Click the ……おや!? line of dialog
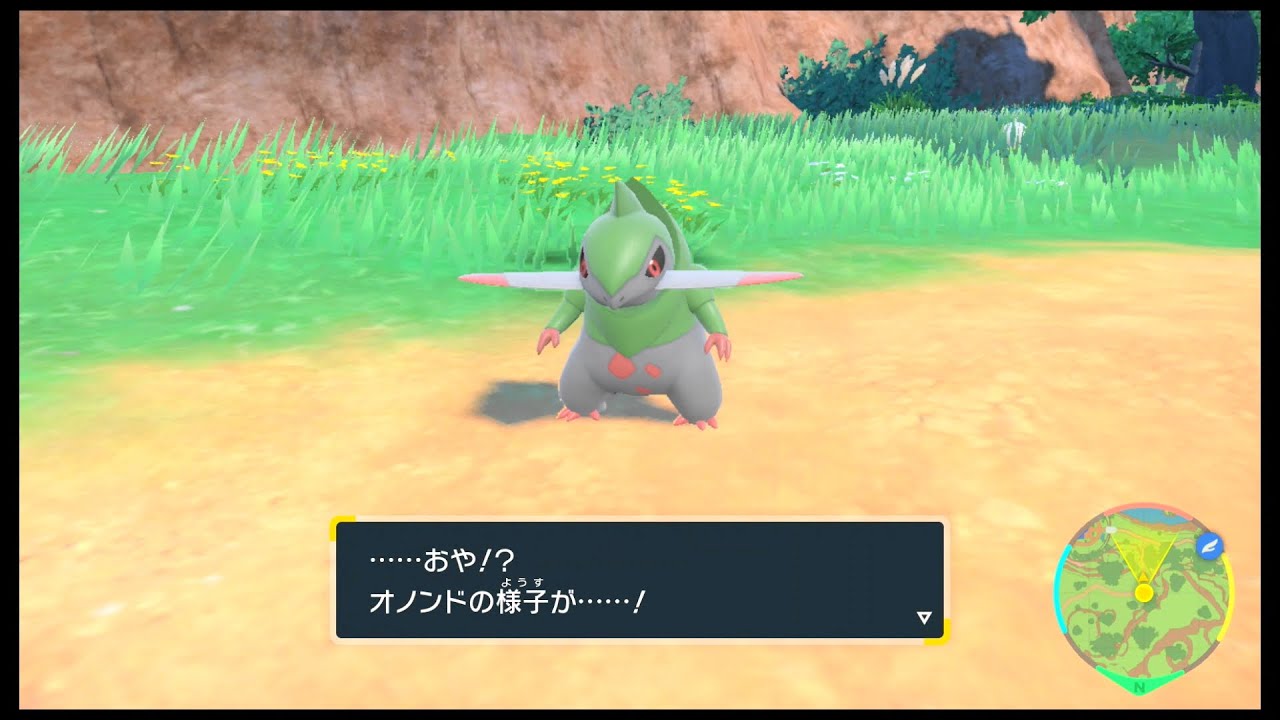Image resolution: width=1280 pixels, height=720 pixels. click(x=441, y=559)
